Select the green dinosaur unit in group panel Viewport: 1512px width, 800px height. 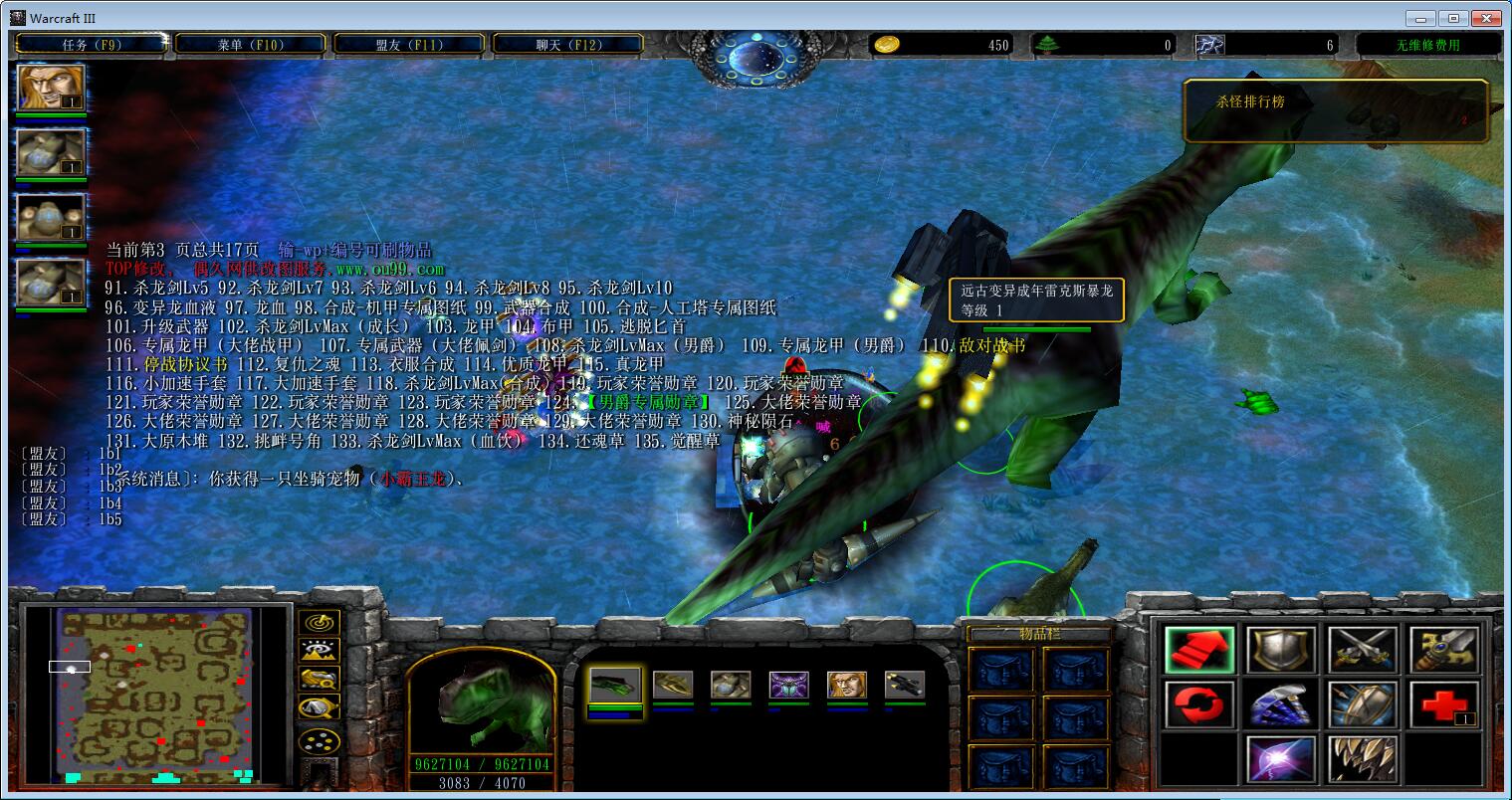[615, 685]
